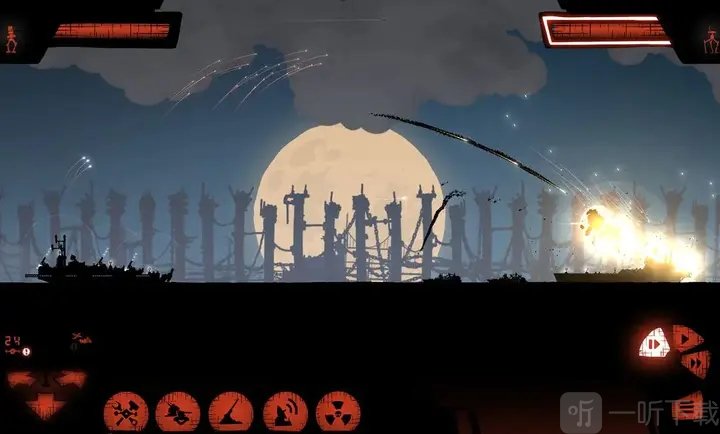
Task: Open the repair tools build button
Action: [126, 411]
